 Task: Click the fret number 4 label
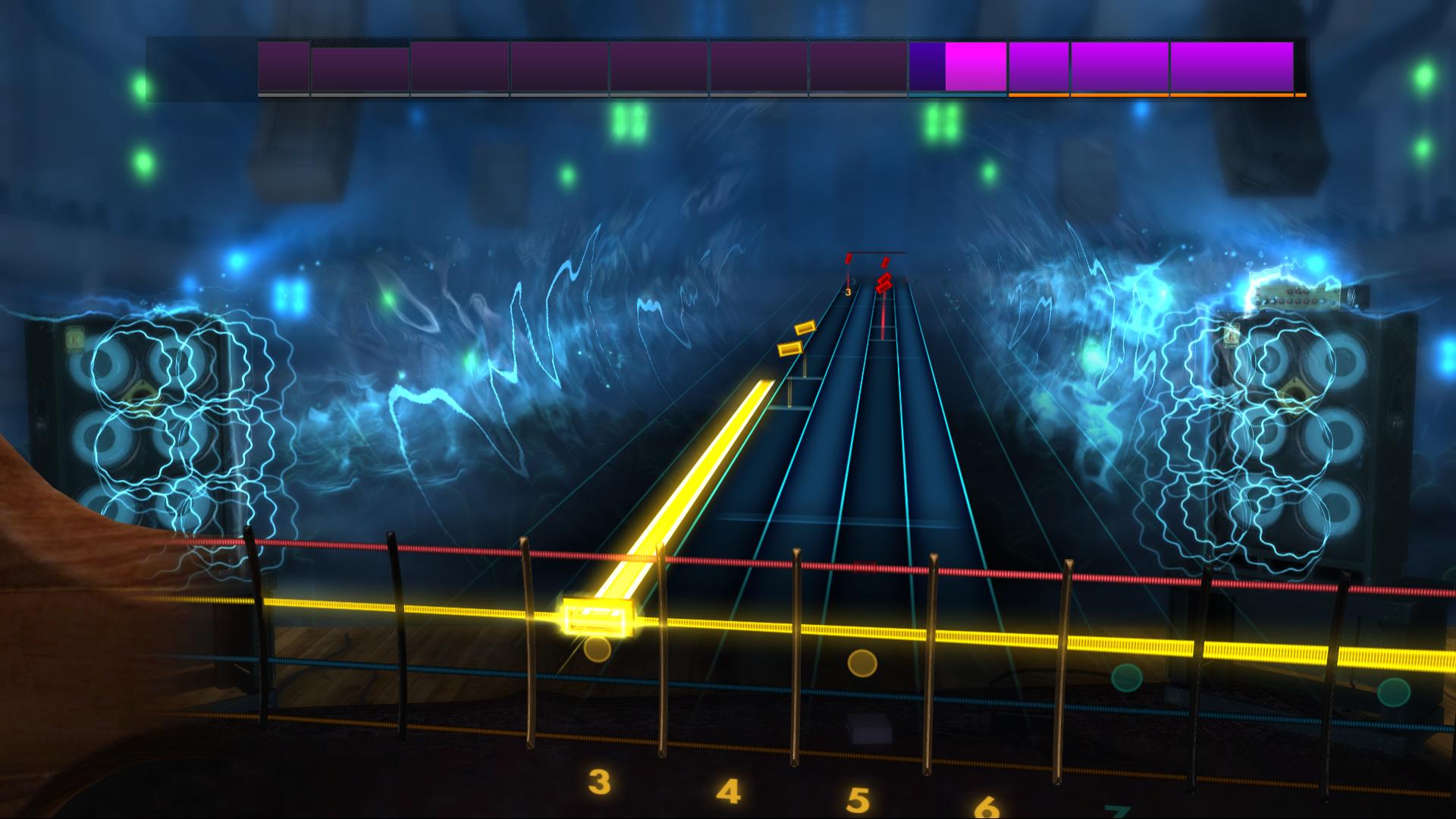(x=728, y=793)
